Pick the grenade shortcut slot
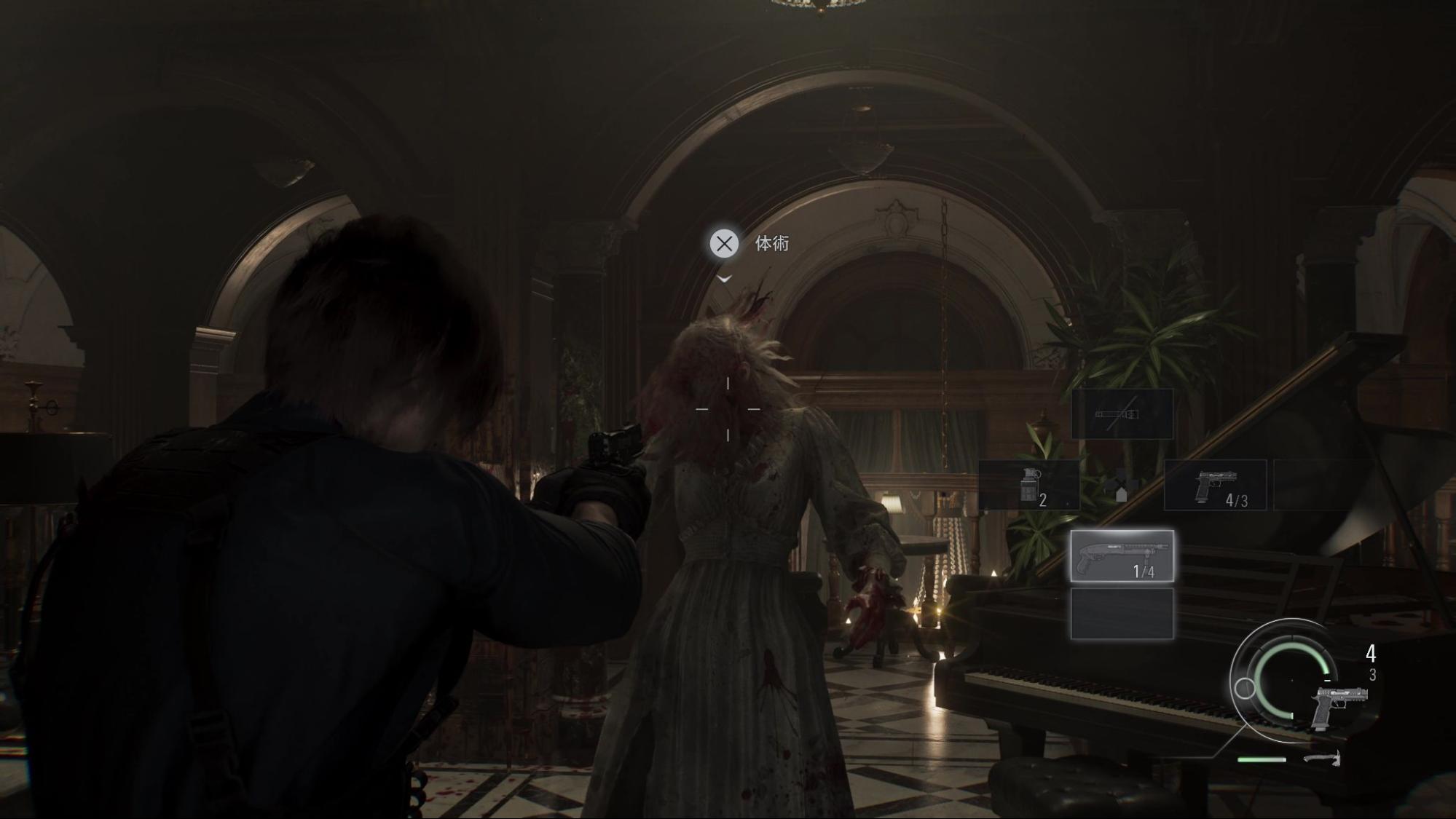Viewport: 1456px width, 819px height. tap(1028, 485)
